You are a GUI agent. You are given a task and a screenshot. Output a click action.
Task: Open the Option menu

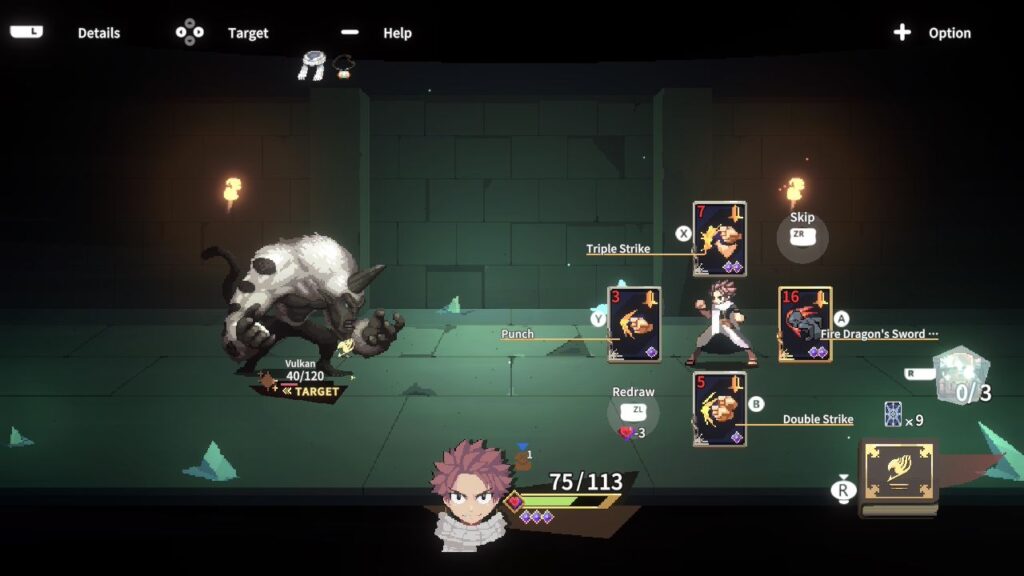point(932,33)
